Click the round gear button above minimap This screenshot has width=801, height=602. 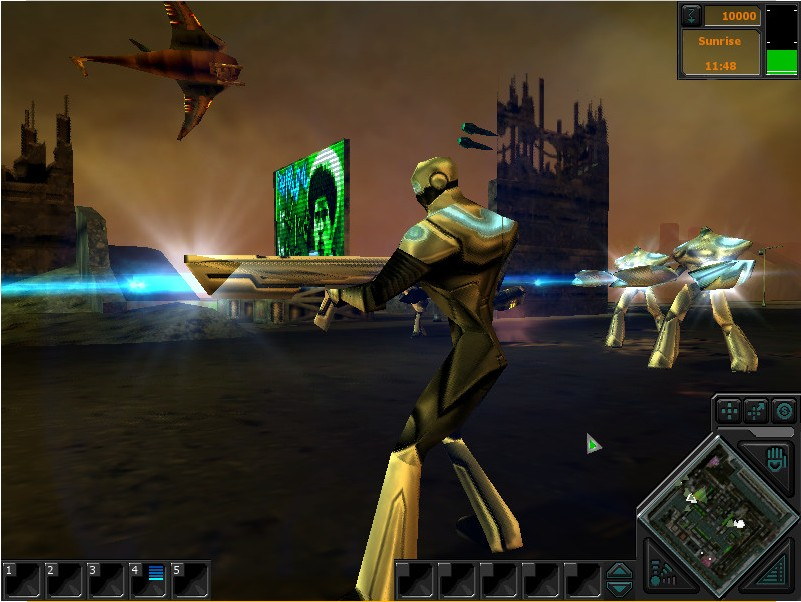[x=783, y=411]
